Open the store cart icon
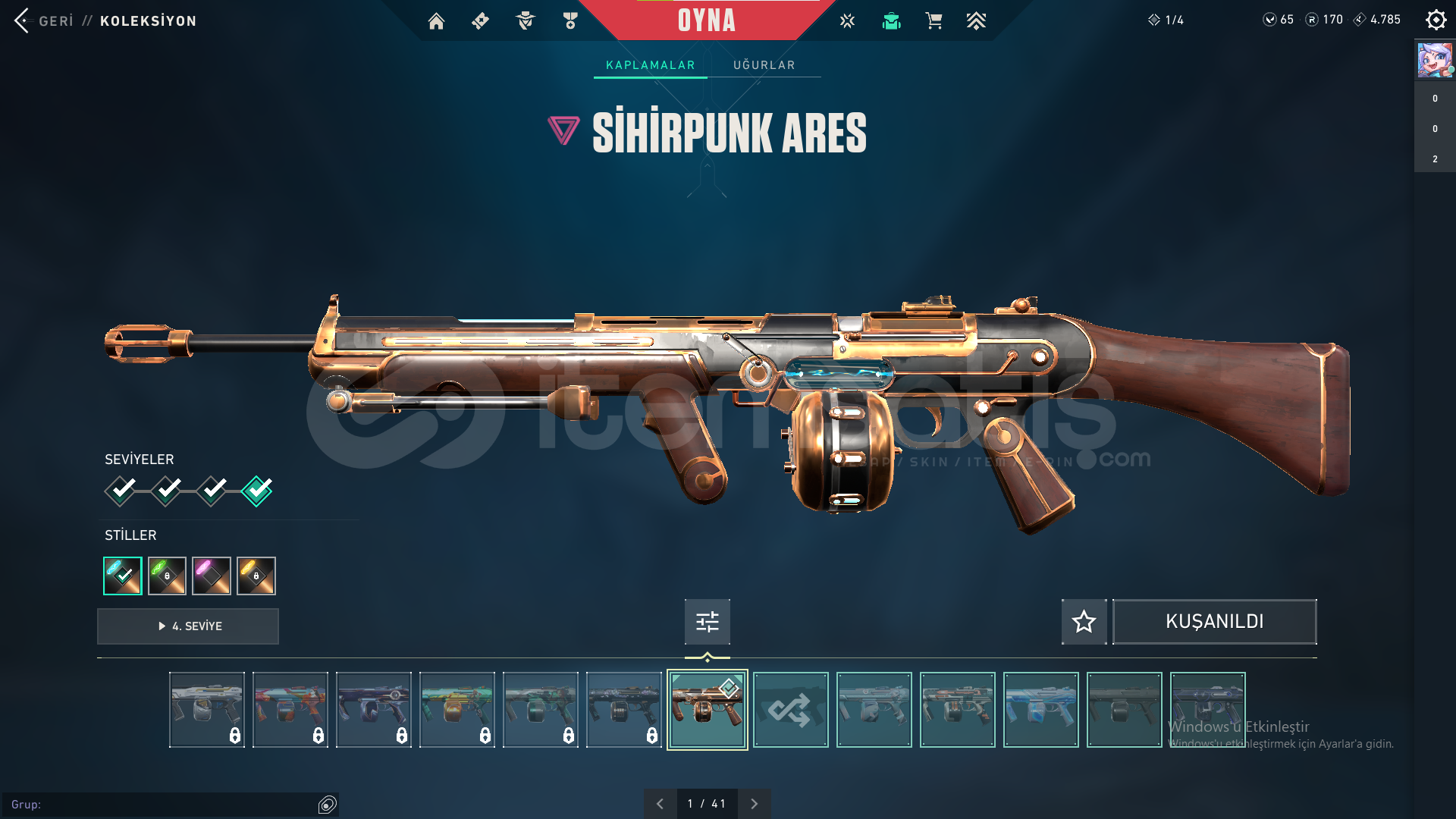1456x819 pixels. coord(934,21)
